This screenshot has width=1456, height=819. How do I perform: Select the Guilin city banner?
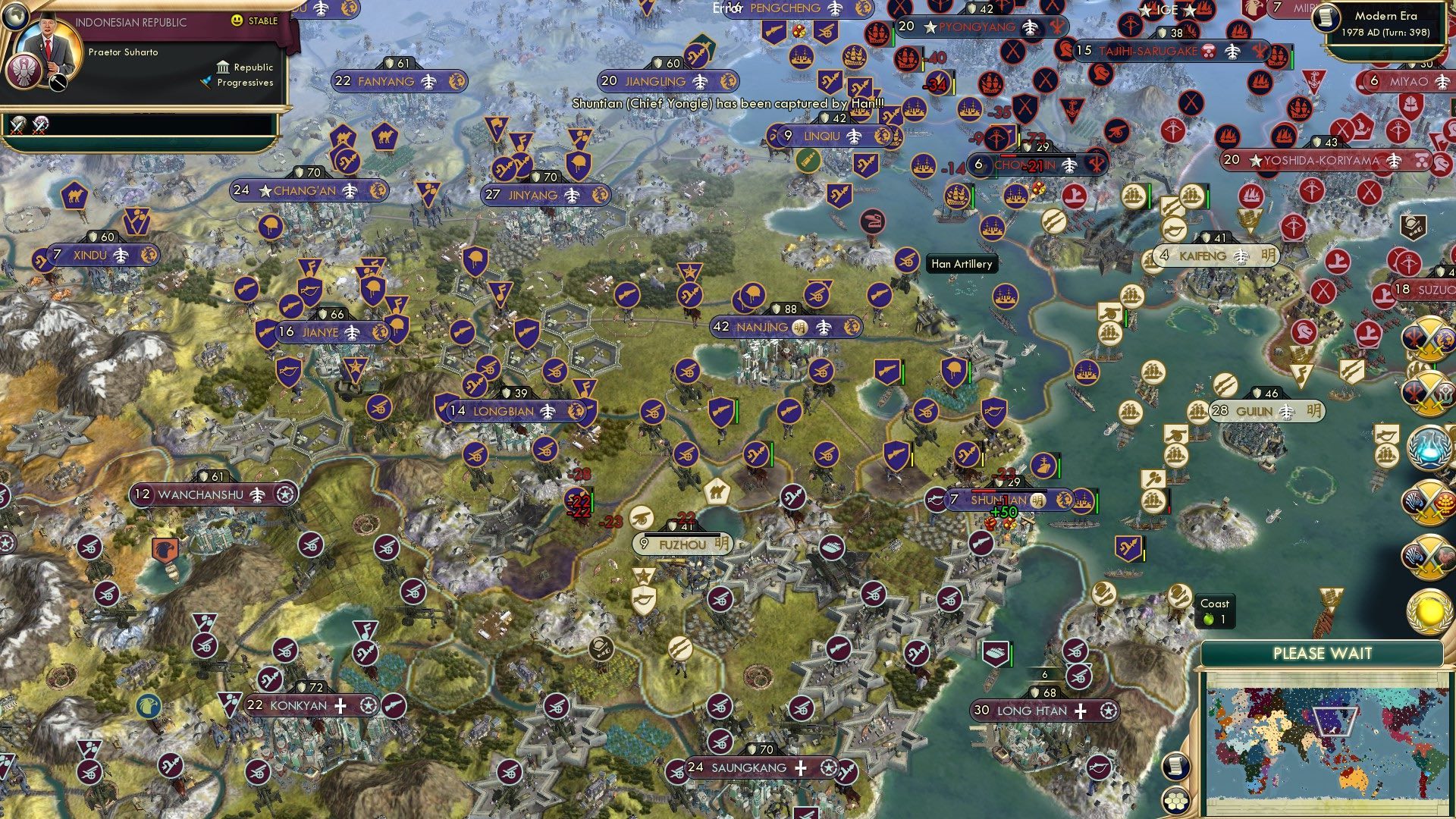point(1265,411)
